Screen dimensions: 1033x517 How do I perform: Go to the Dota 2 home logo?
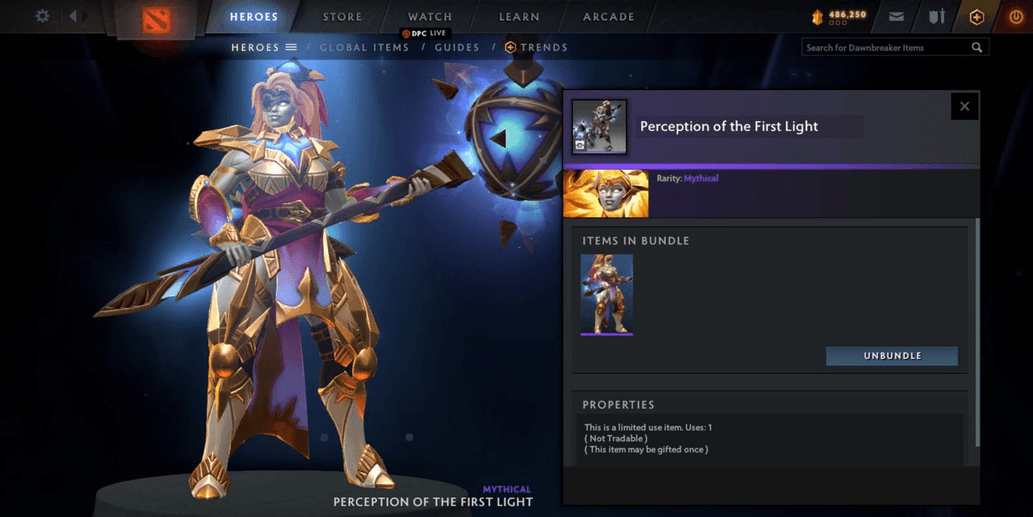156,20
